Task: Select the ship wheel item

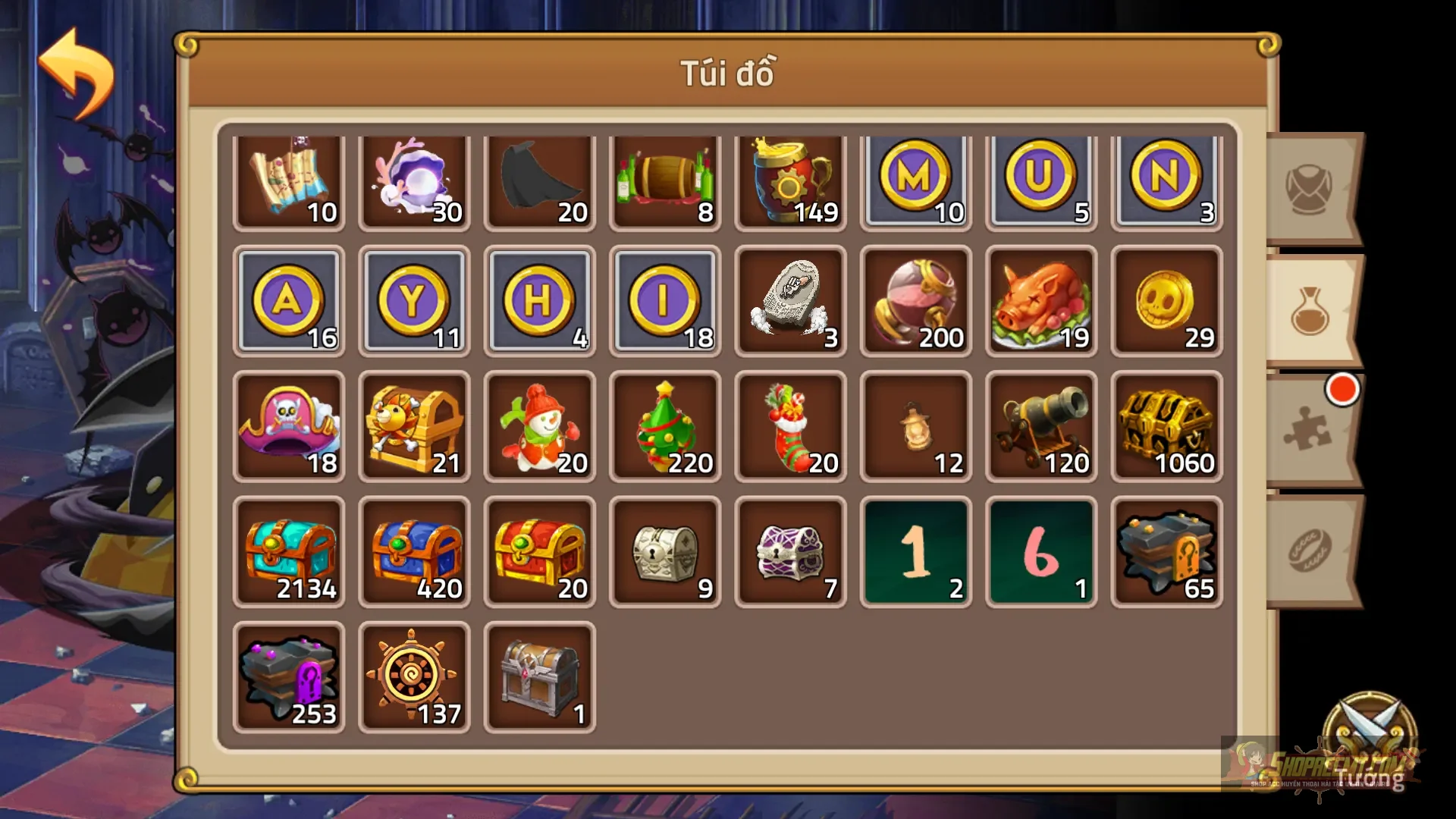Action: pos(415,675)
